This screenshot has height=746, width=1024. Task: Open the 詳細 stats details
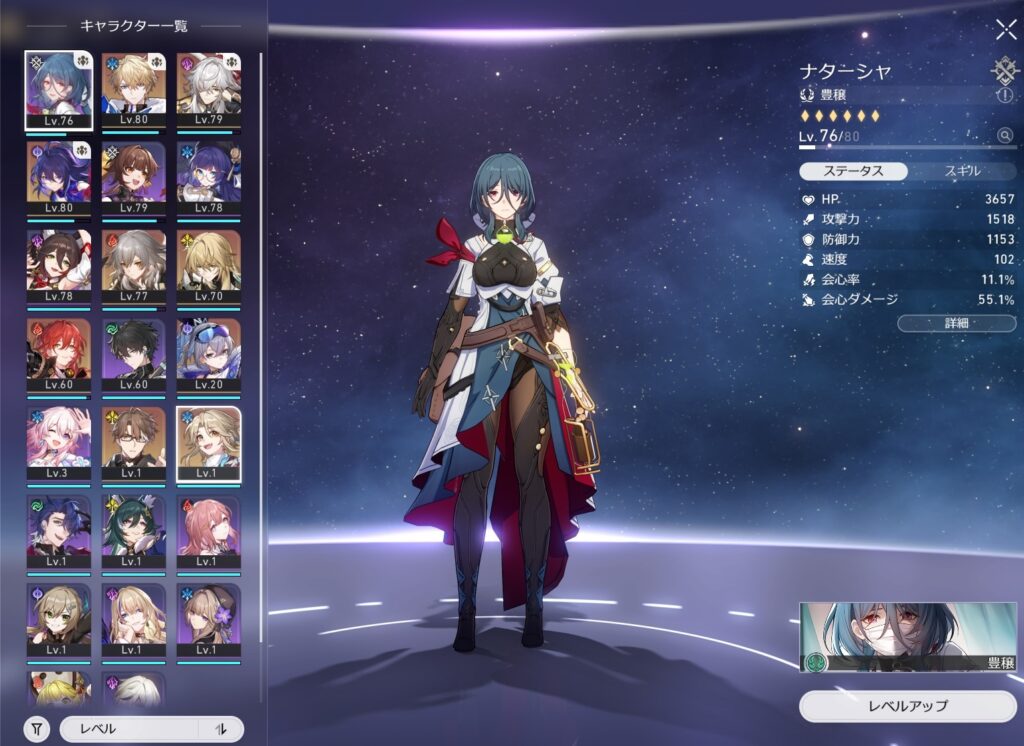click(956, 323)
